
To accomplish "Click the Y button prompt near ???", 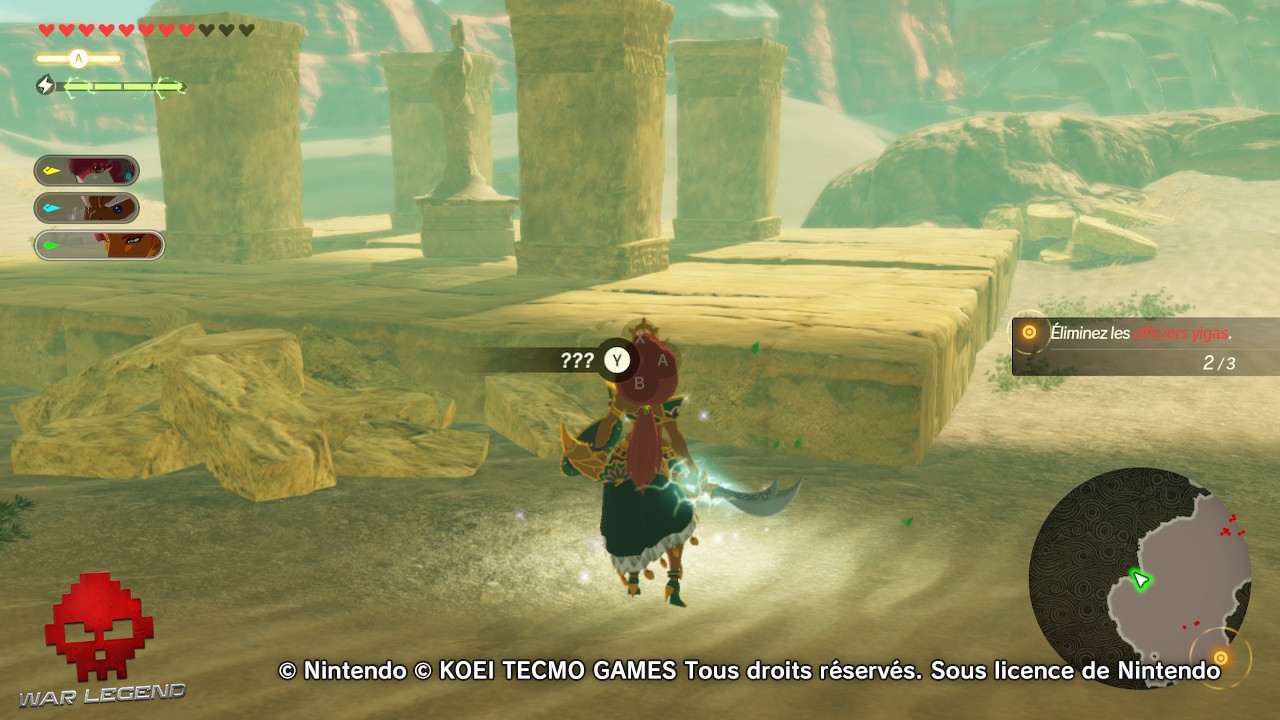I will pos(616,360).
